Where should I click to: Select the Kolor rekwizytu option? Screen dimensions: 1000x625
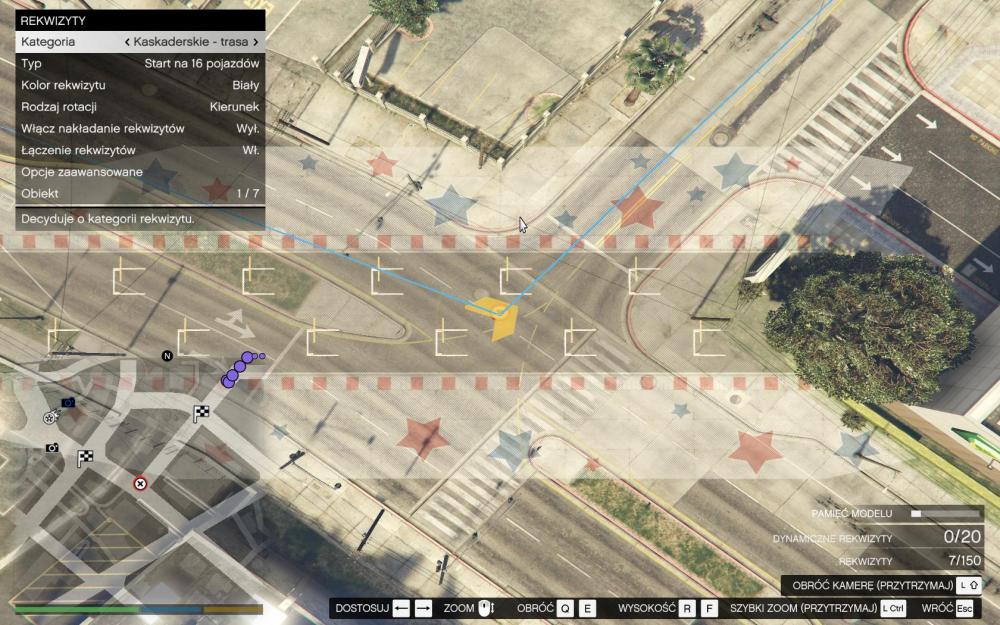[x=140, y=85]
